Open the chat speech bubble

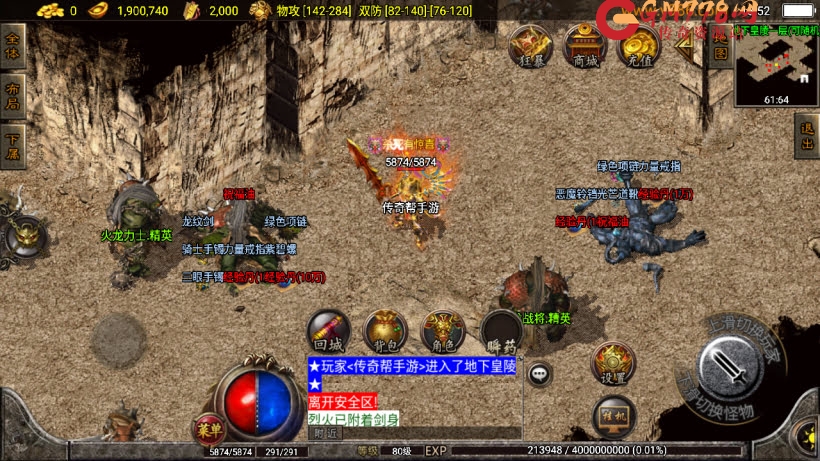tap(540, 374)
